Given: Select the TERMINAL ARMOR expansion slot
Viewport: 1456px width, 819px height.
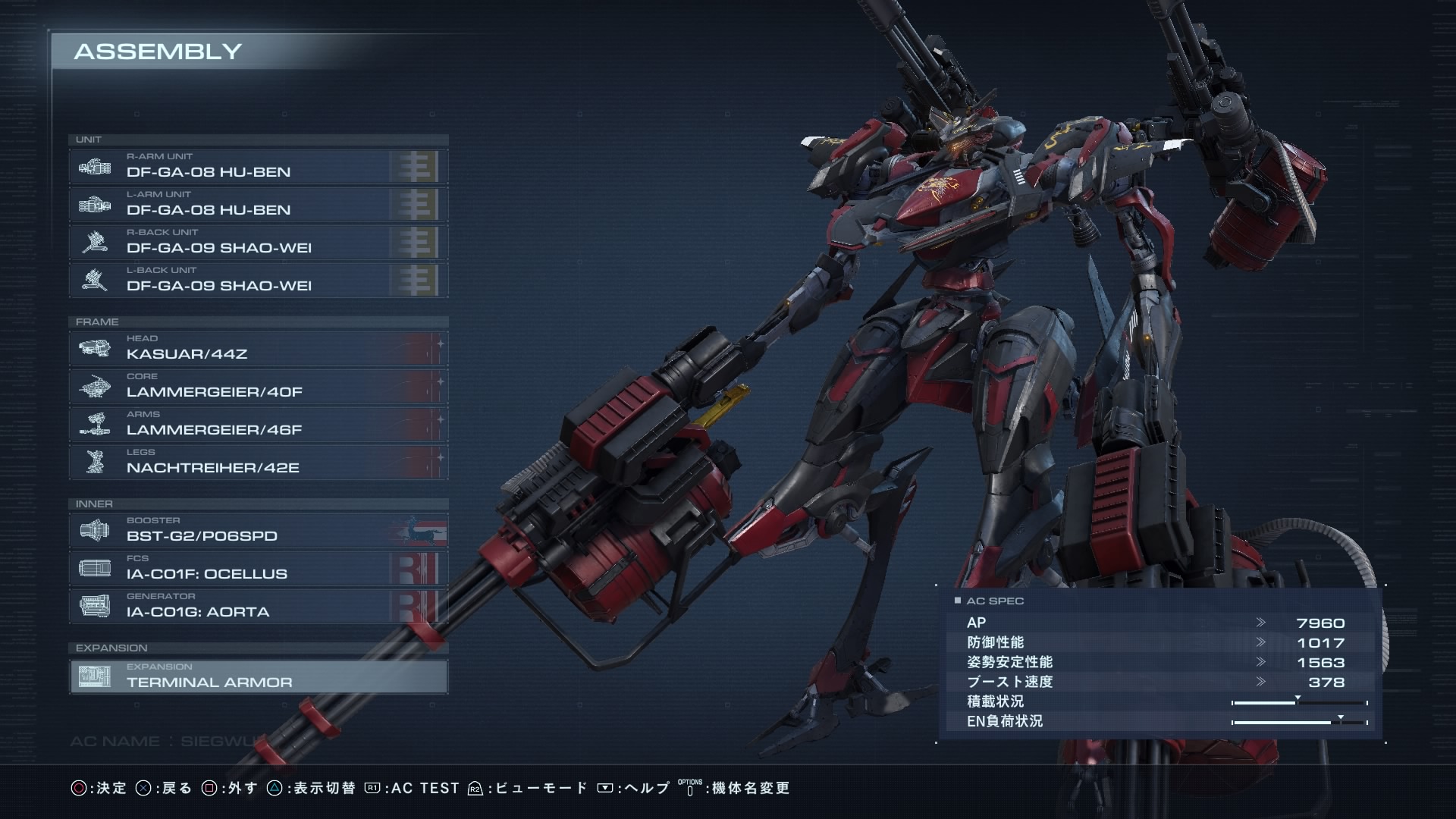Looking at the screenshot, I should click(258, 676).
